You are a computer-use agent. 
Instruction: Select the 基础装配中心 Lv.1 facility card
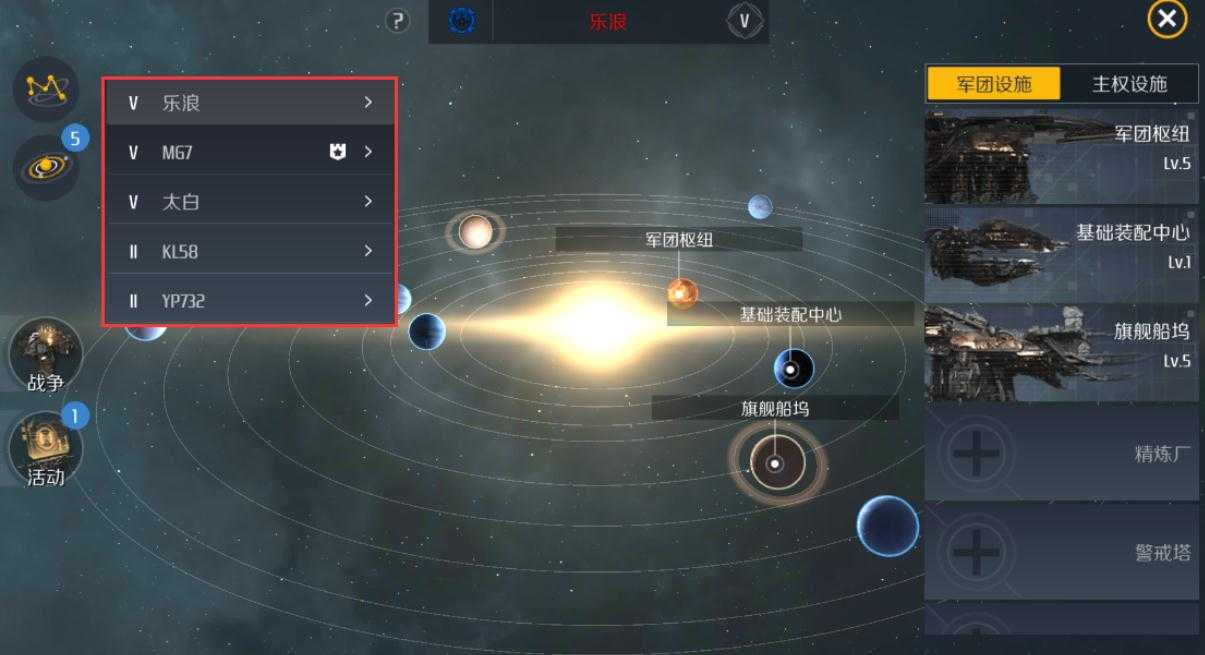(1061, 254)
